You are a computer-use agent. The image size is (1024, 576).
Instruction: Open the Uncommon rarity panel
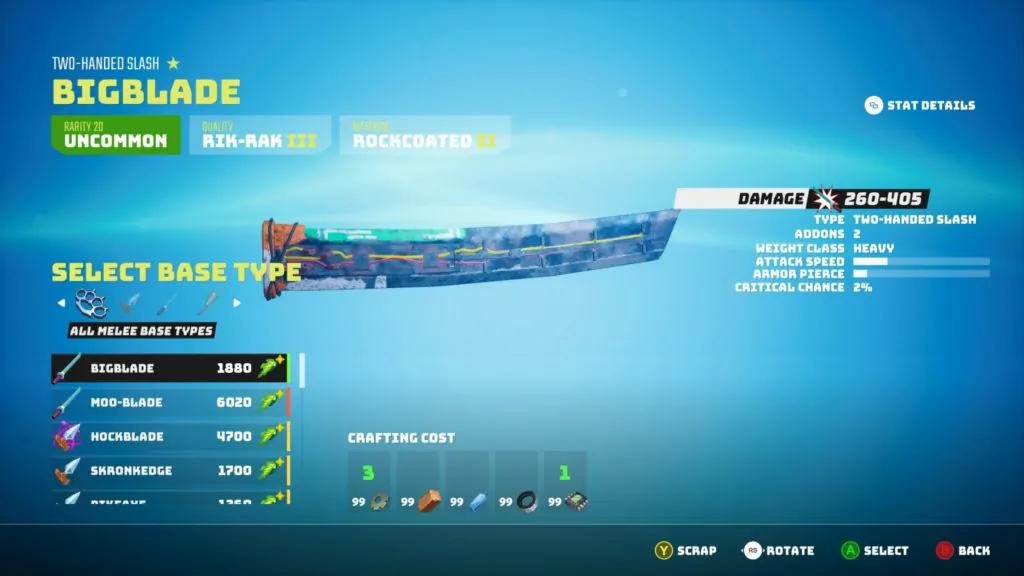tap(116, 135)
